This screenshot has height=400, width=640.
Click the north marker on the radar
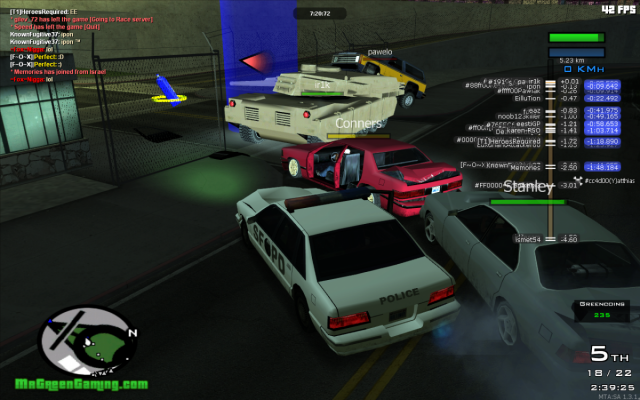(134, 332)
